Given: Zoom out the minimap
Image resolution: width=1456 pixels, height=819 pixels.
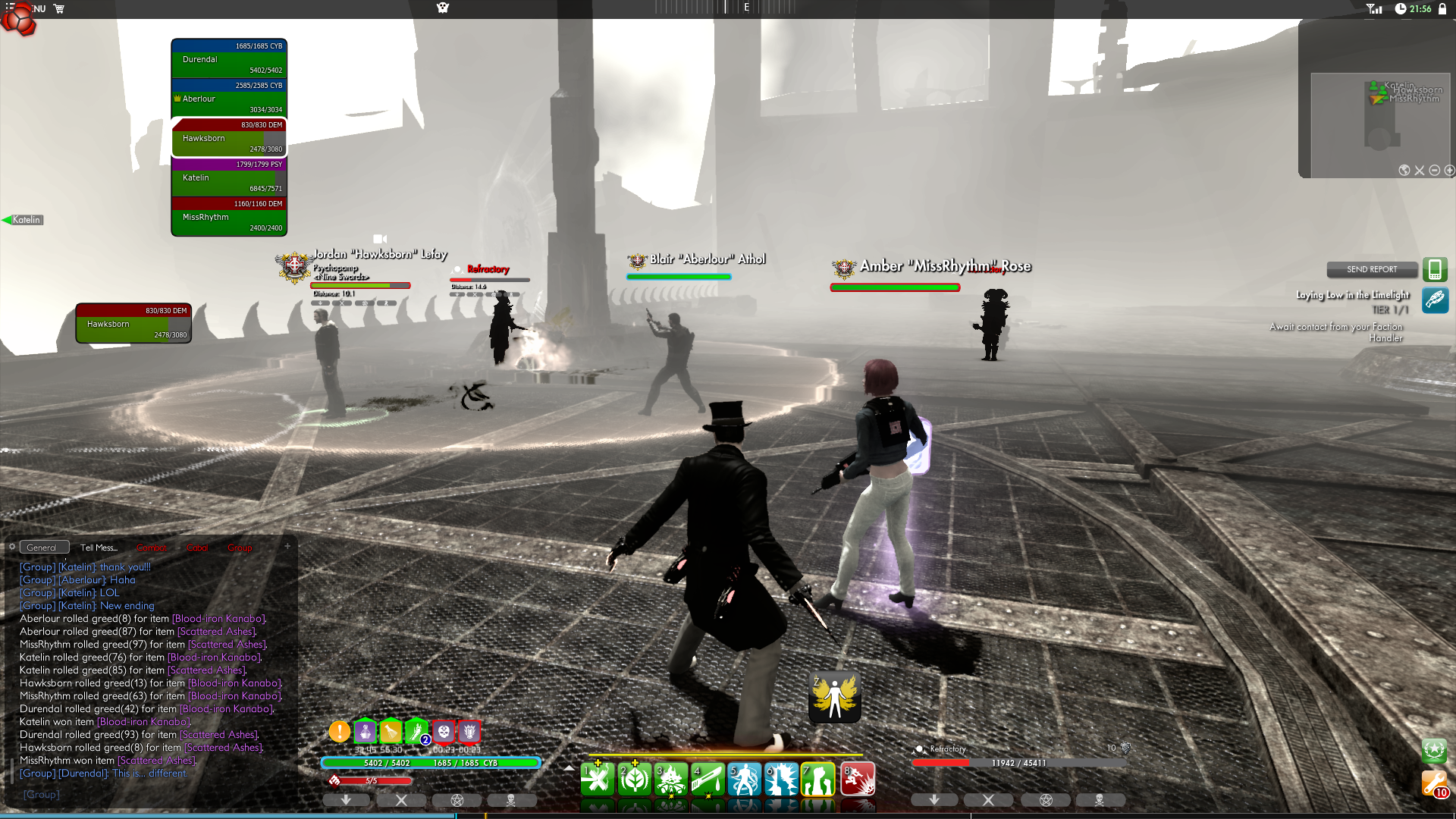Looking at the screenshot, I should click(x=1434, y=171).
